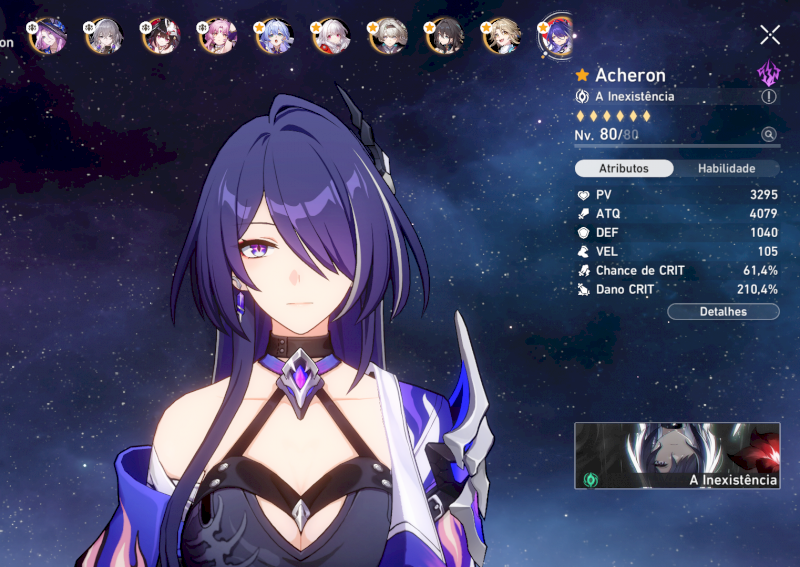Select the purple-hat character portrait

click(46, 36)
